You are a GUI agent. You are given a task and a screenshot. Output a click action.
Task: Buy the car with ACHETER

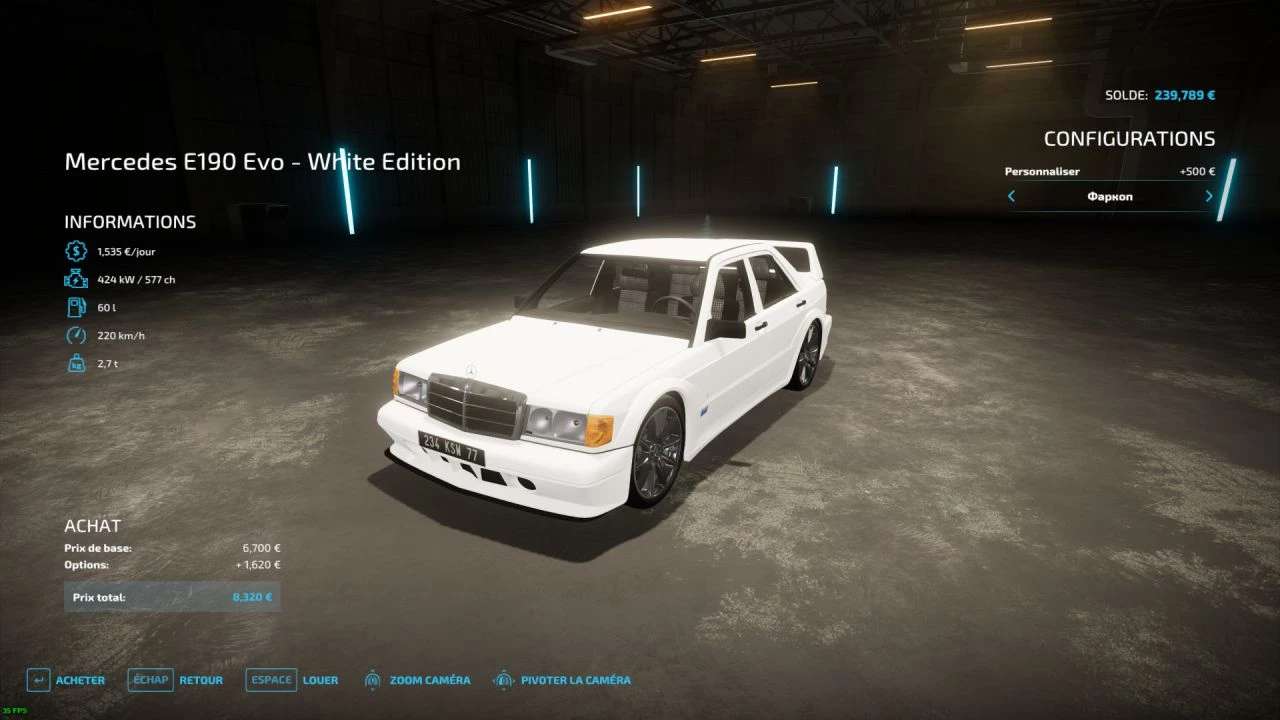67,680
